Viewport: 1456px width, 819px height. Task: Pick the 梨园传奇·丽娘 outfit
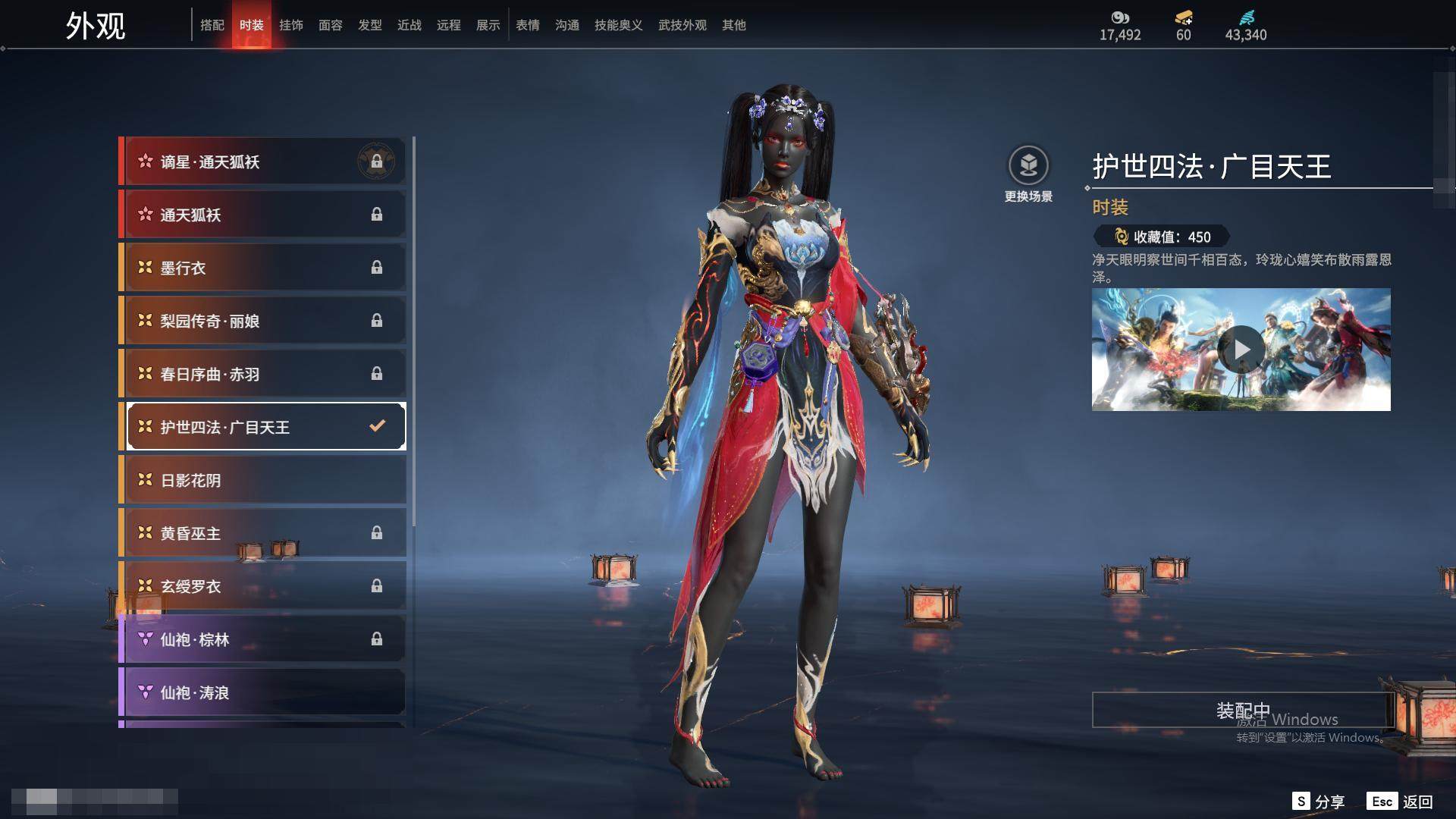click(263, 321)
